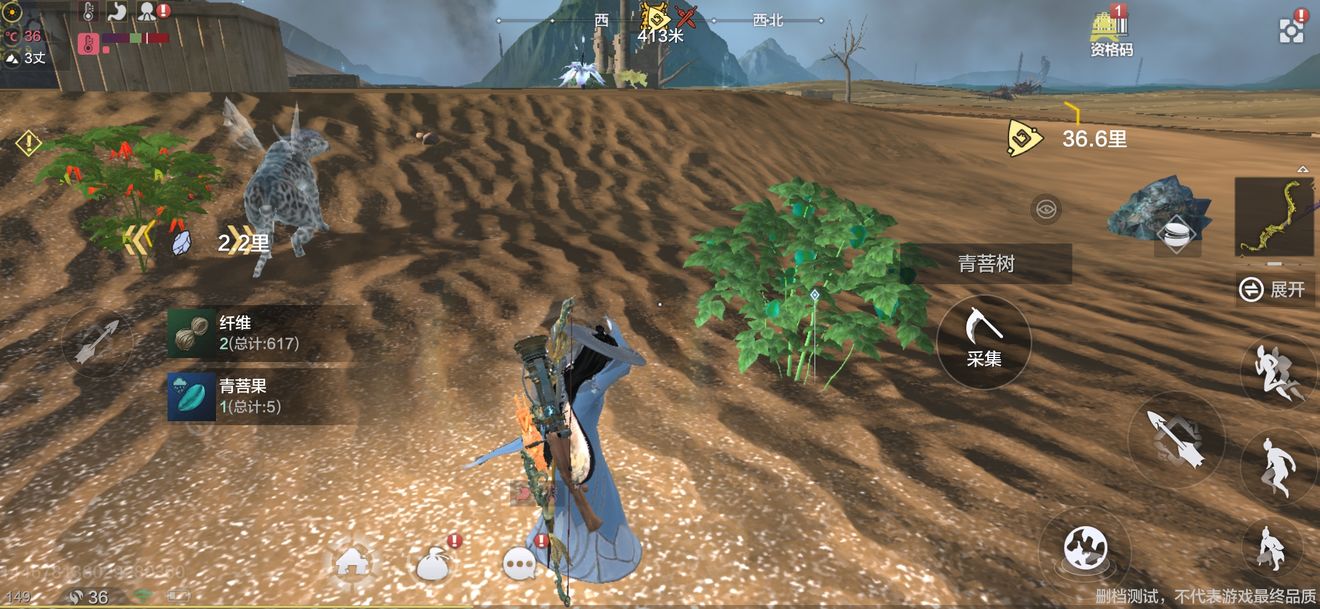Screen dimensions: 1320x609
Task: Tap the crouching-figure action button
Action: click(1272, 548)
